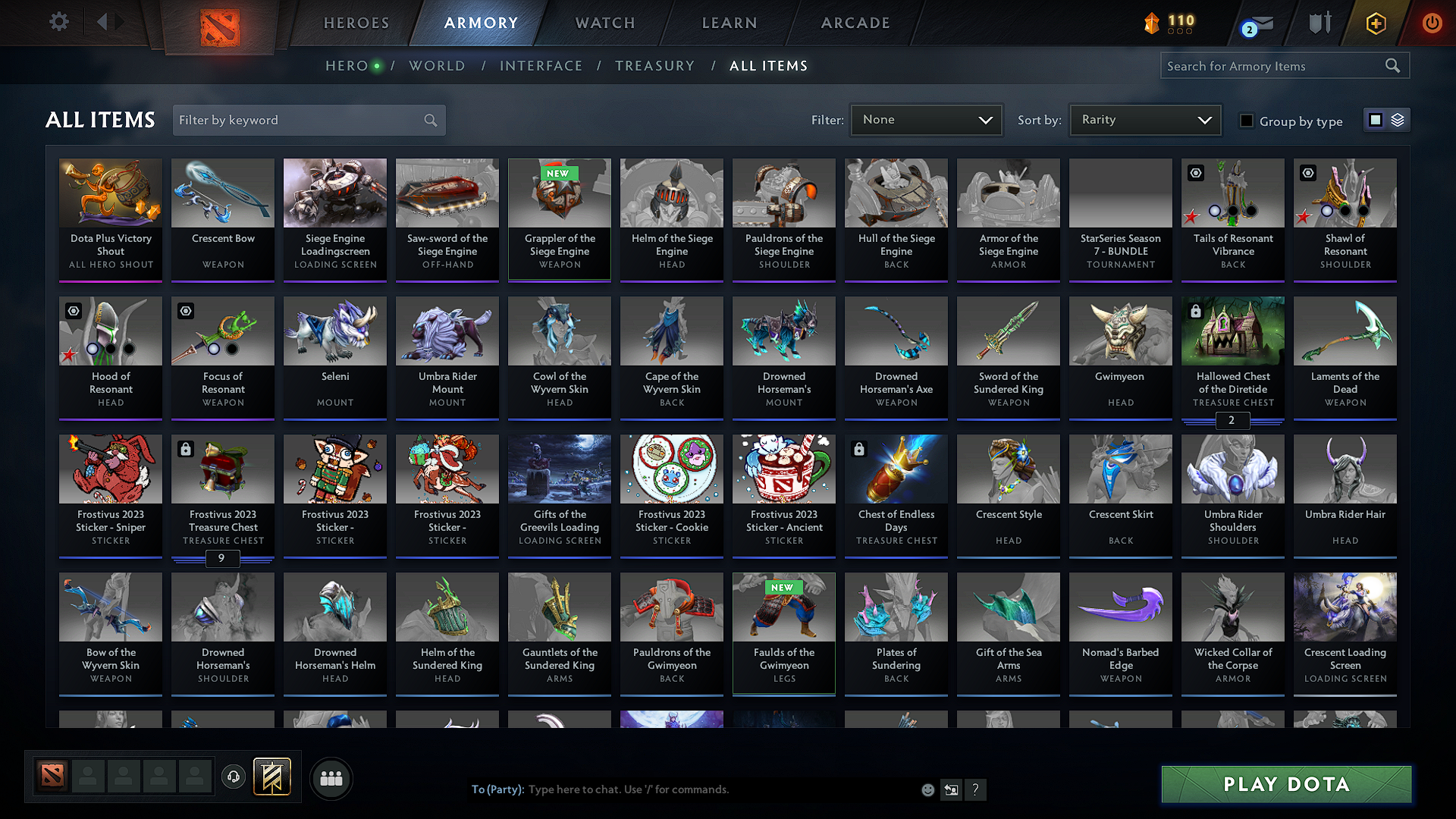Toggle the Group by type checkbox
The height and width of the screenshot is (819, 1456).
pos(1247,121)
